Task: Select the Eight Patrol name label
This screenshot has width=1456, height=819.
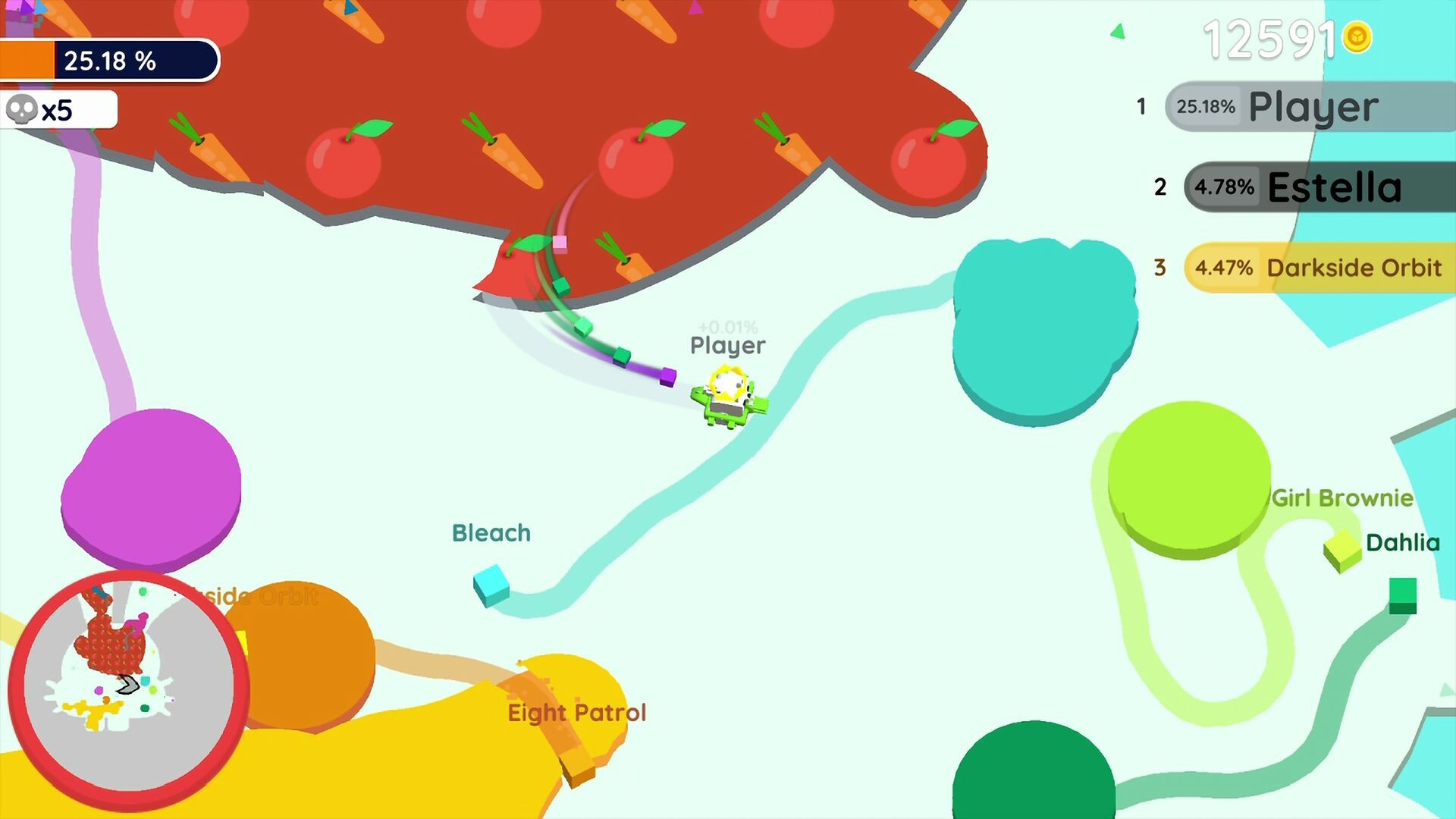Action: tap(576, 711)
